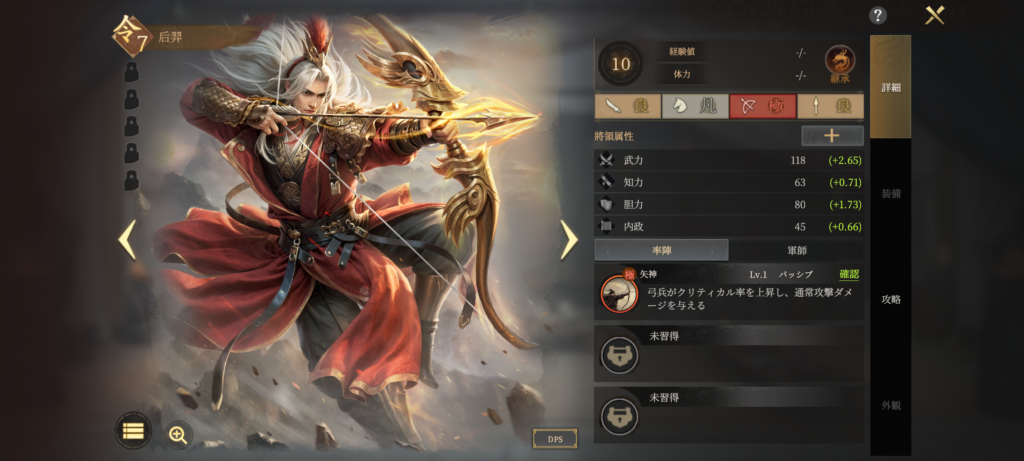Tap the 継承 dragon emblem button
The height and width of the screenshot is (461, 1024).
tap(839, 65)
